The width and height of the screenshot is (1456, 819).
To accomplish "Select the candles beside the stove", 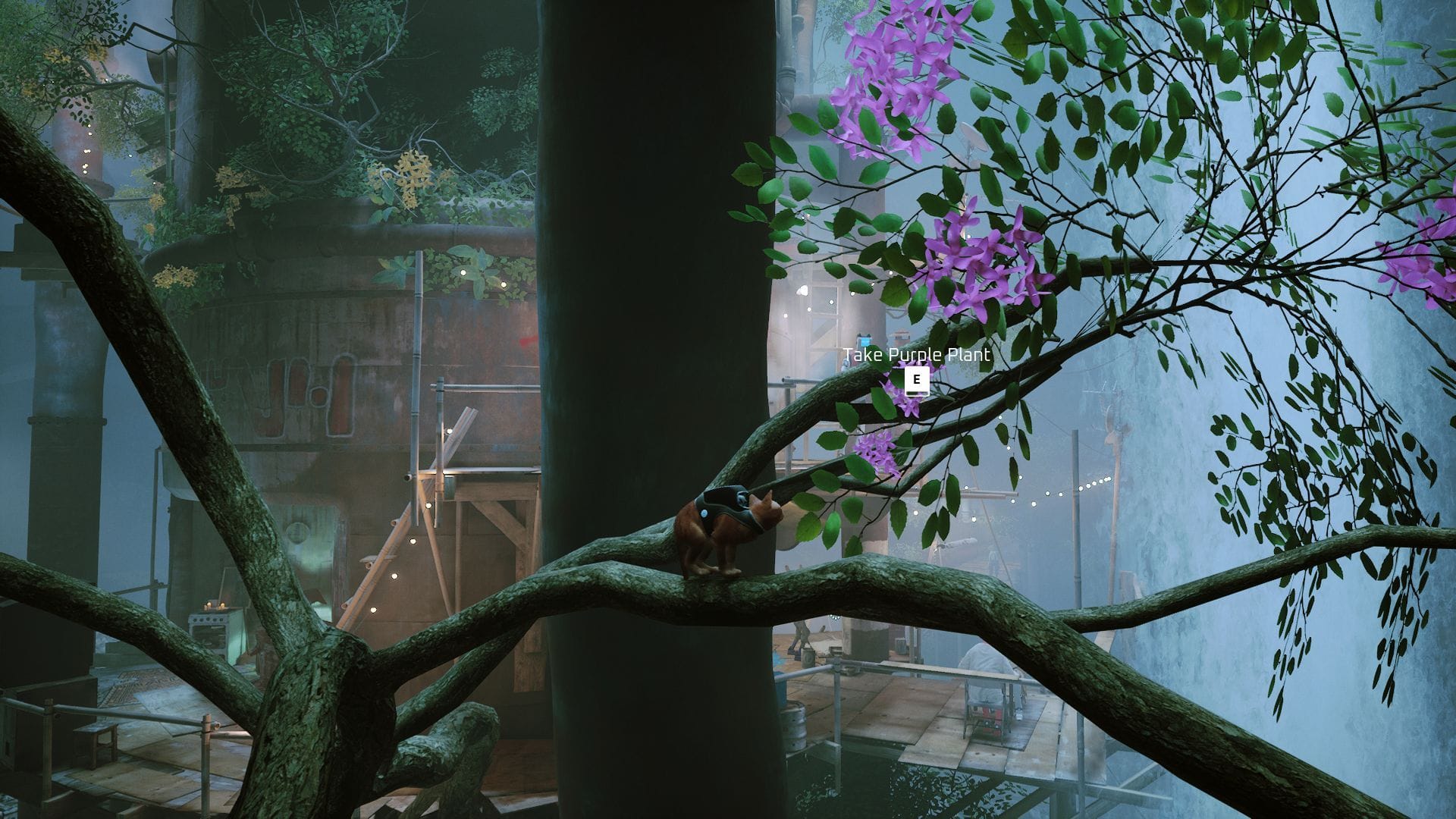I will coord(215,604).
